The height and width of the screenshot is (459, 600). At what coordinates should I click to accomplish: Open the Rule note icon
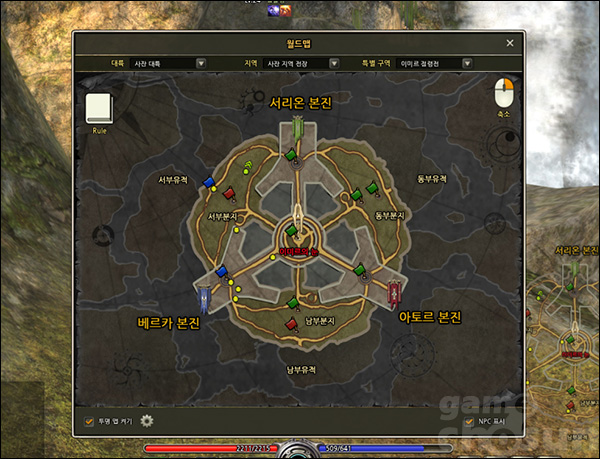(x=99, y=109)
